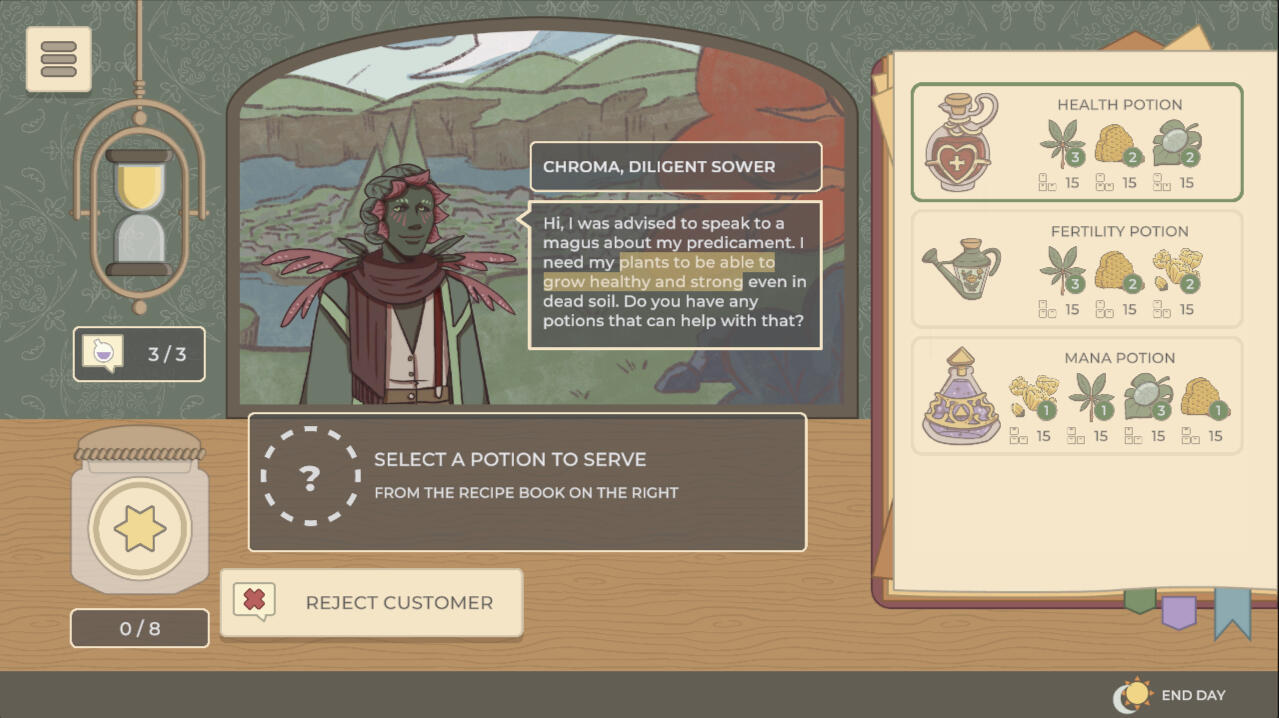
Task: Pick the Mana Potion recipe
Action: coord(1076,396)
